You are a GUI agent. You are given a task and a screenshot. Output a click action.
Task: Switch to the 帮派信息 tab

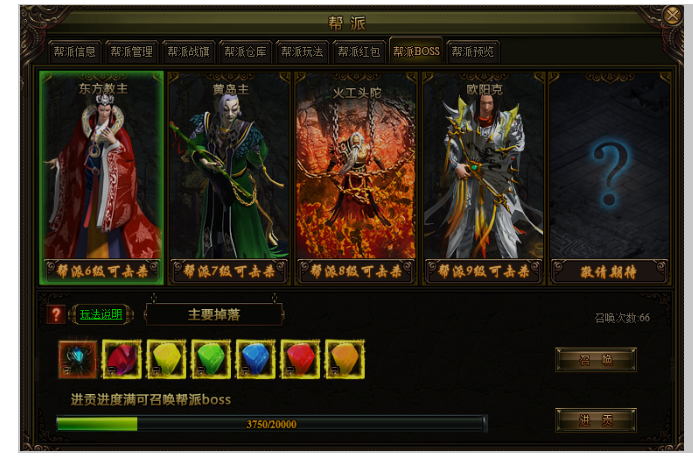(74, 52)
